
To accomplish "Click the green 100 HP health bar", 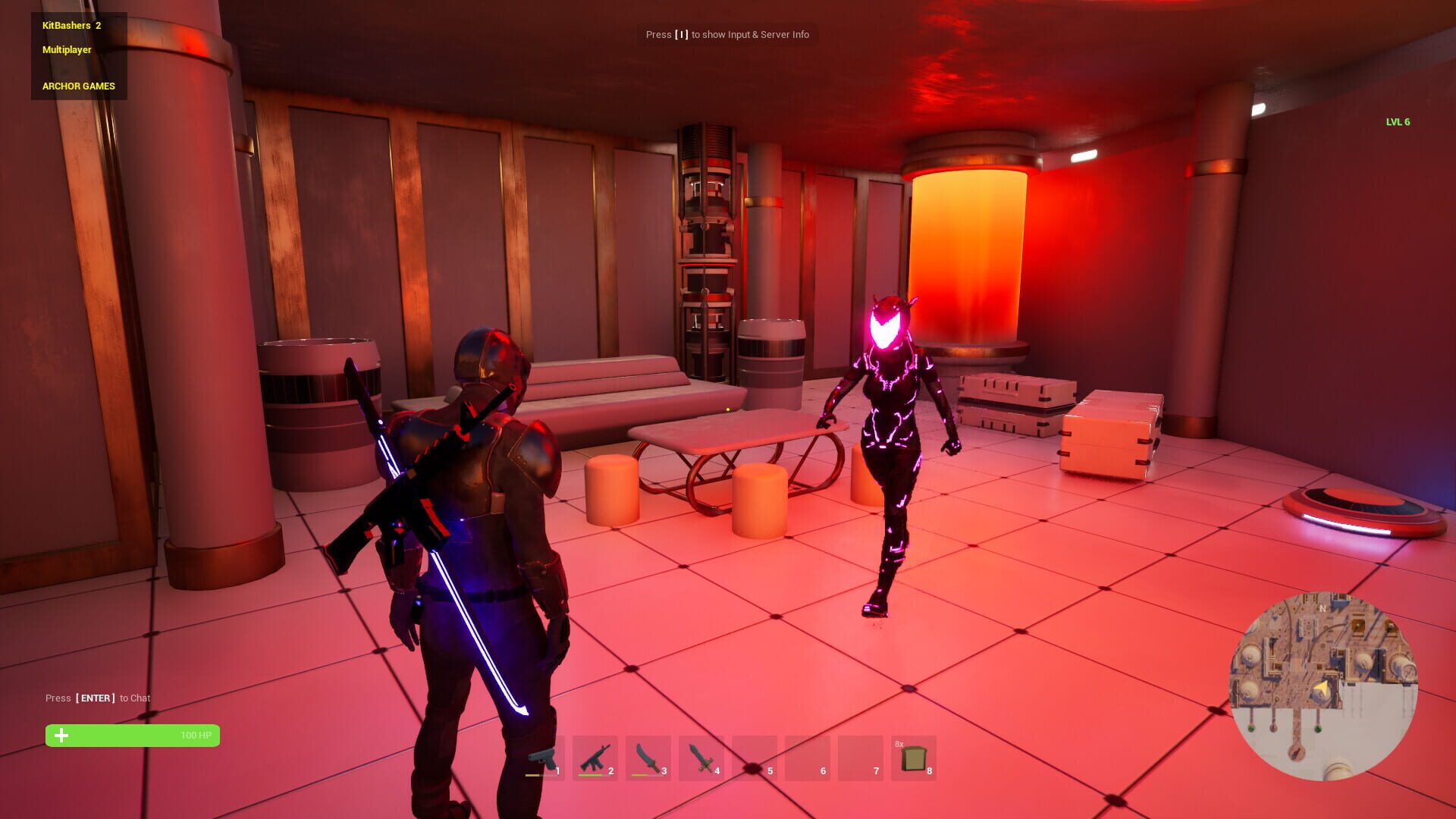I will [133, 735].
